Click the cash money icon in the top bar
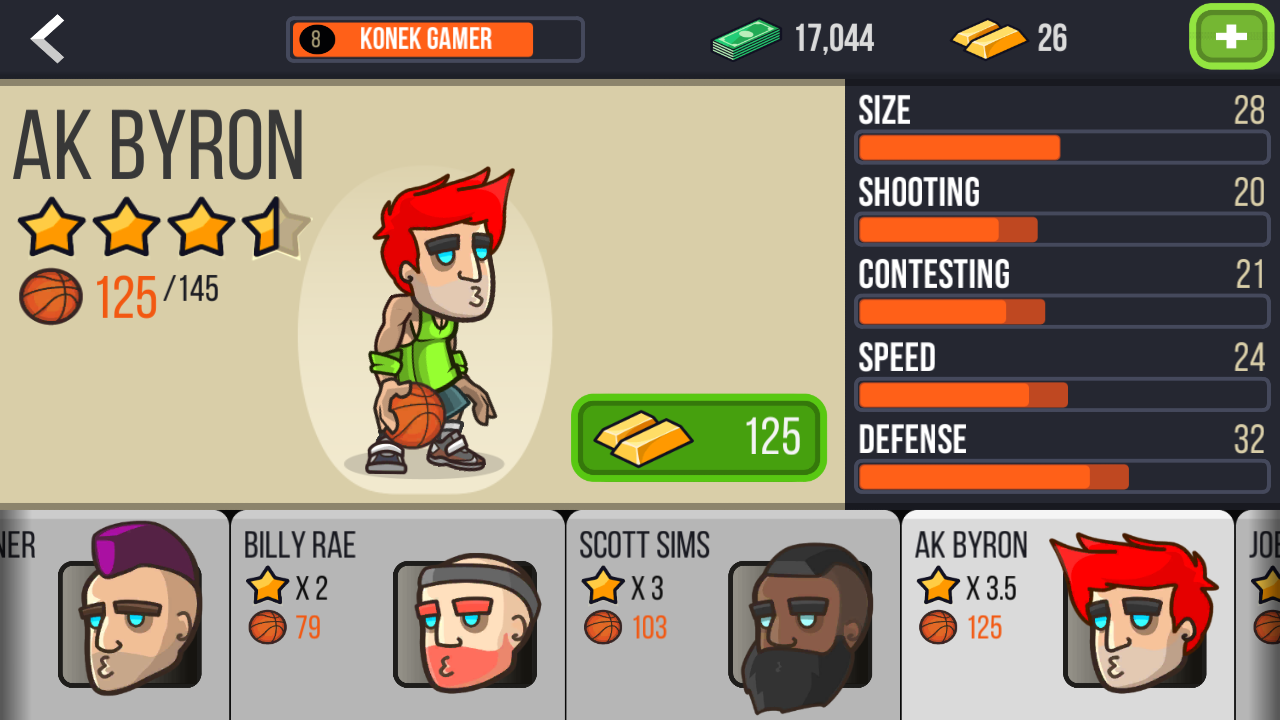Viewport: 1280px width, 720px height. click(744, 38)
